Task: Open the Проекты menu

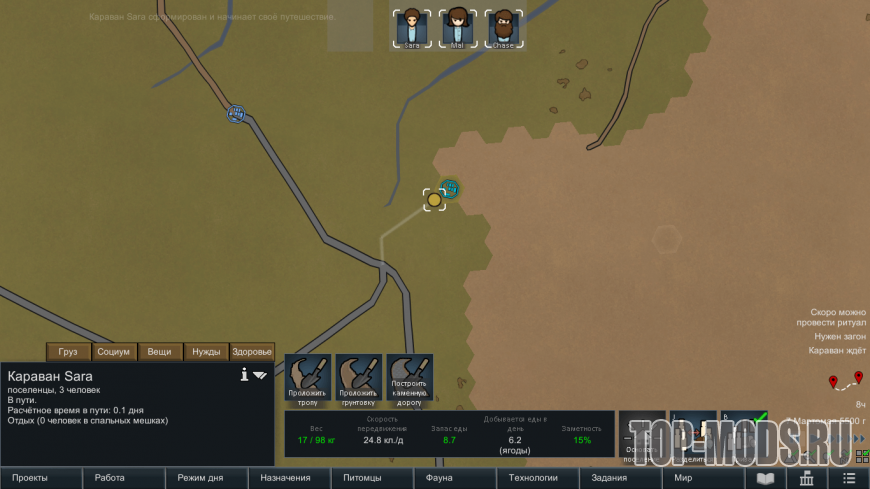Action: 30,478
